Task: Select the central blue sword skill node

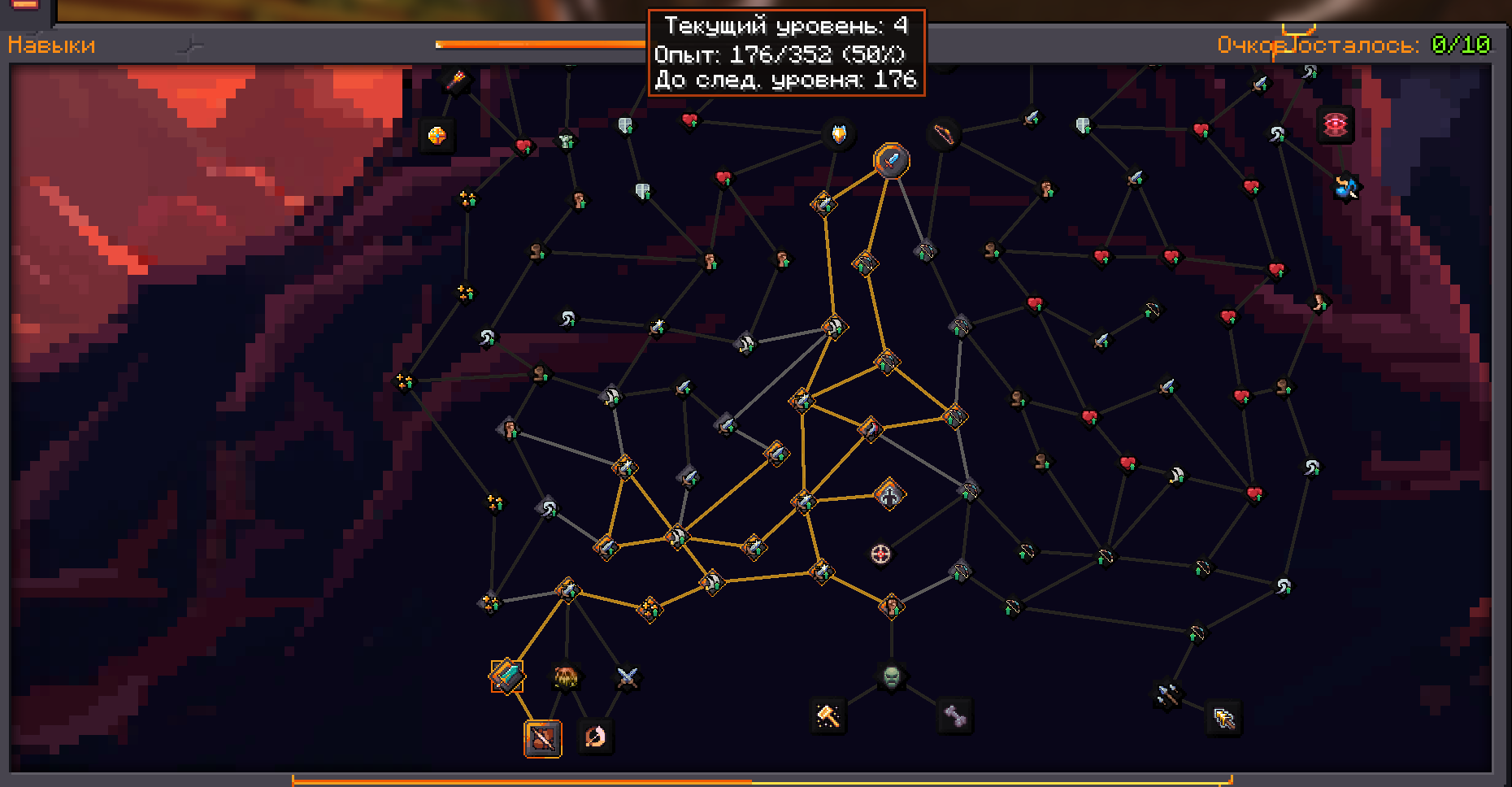Action: click(x=891, y=160)
